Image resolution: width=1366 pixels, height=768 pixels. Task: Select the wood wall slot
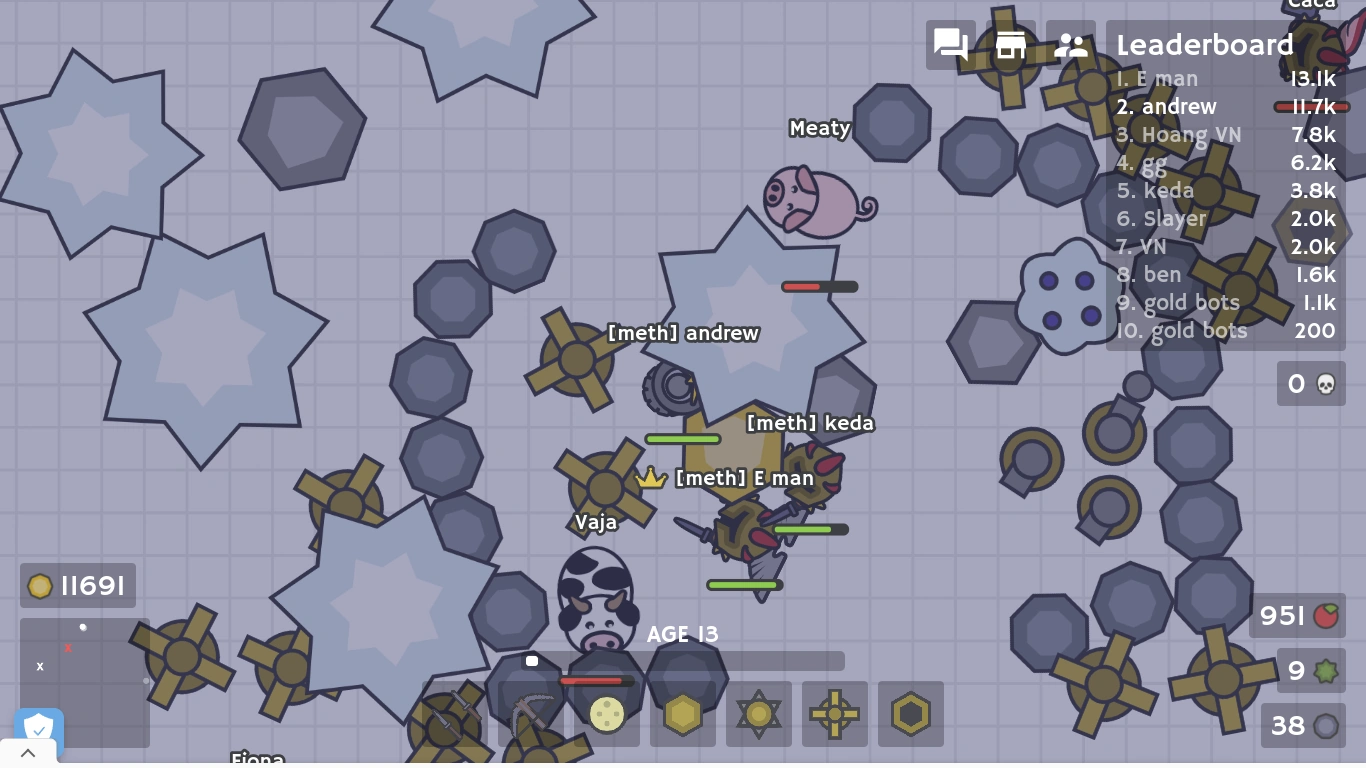point(682,714)
